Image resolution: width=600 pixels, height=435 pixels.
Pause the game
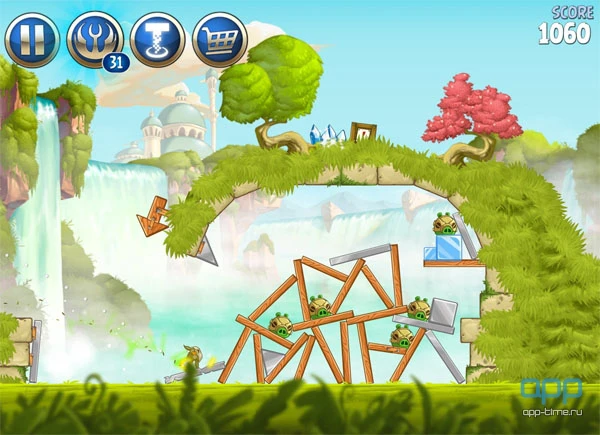(31, 39)
